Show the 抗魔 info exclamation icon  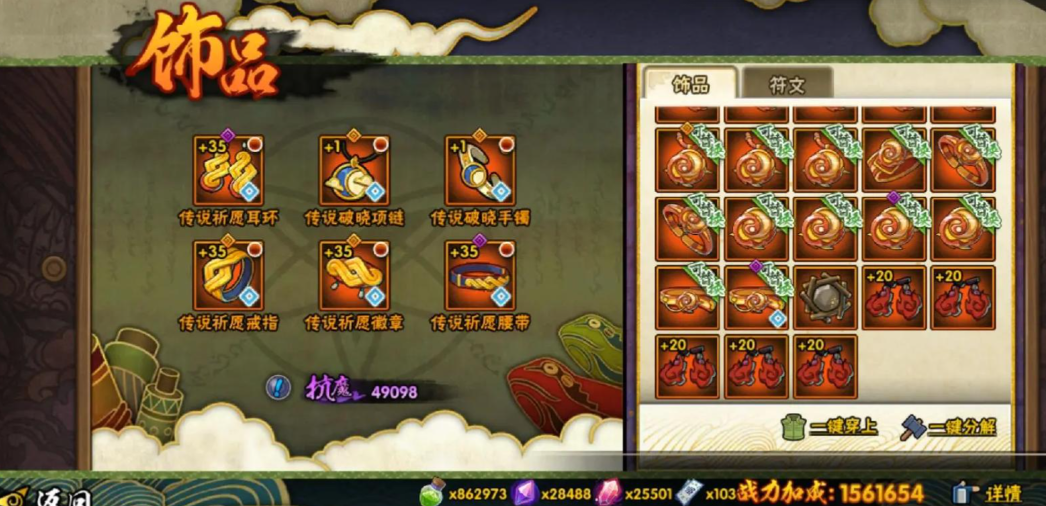[278, 387]
